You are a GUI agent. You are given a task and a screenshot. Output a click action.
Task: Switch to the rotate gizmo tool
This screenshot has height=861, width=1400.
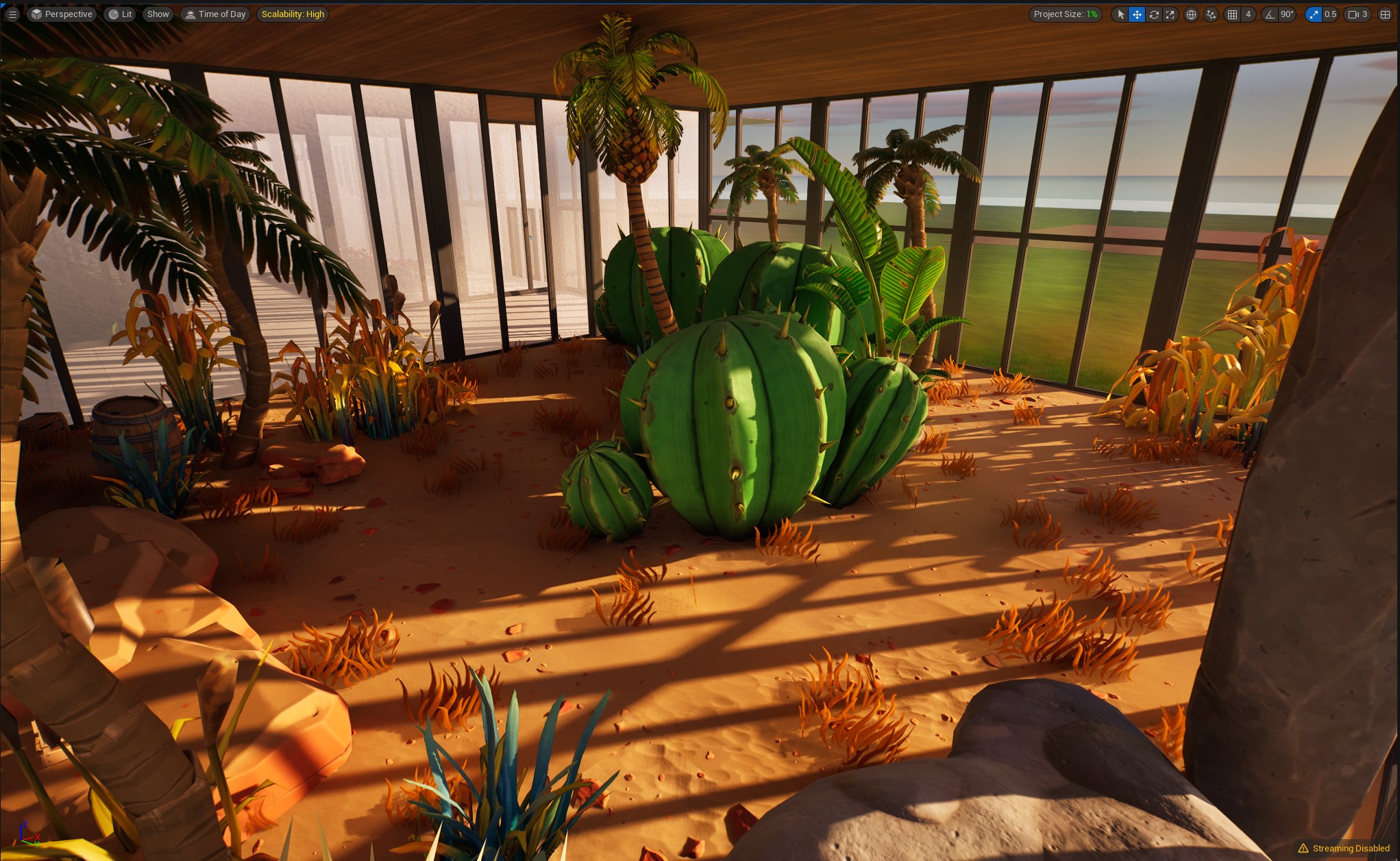(1154, 14)
